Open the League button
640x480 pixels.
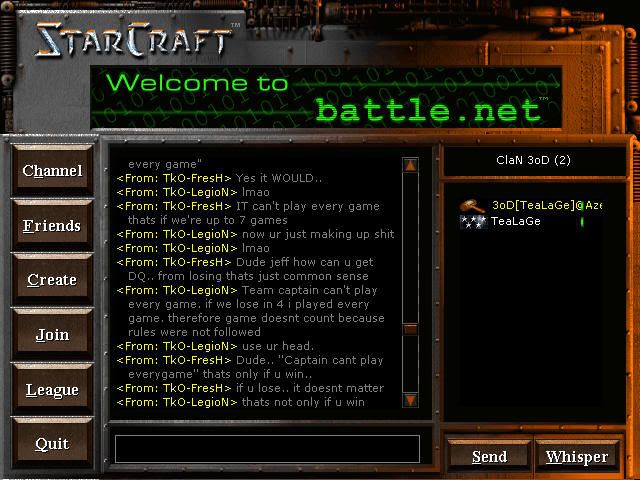(x=52, y=390)
